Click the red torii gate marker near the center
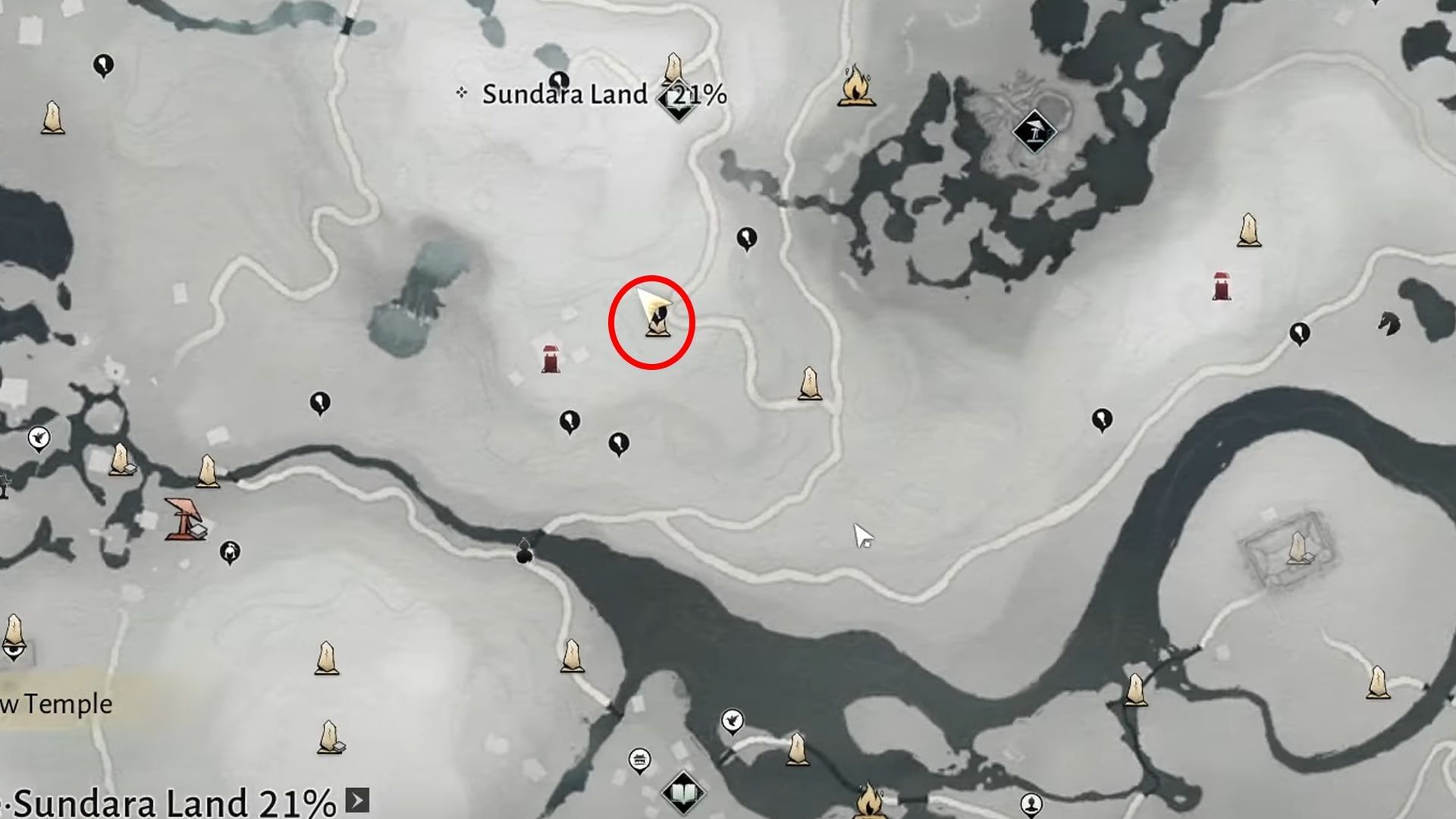Image resolution: width=1456 pixels, height=819 pixels. coord(551,360)
